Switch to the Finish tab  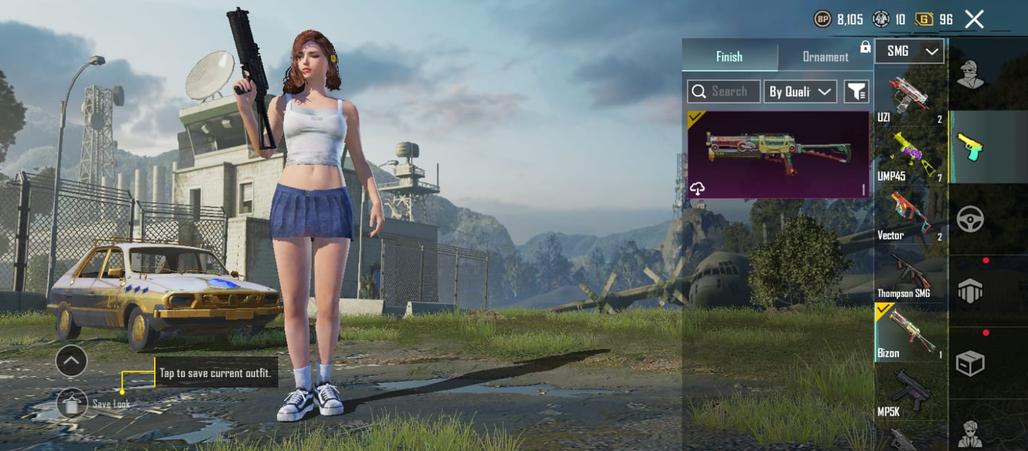pos(729,56)
